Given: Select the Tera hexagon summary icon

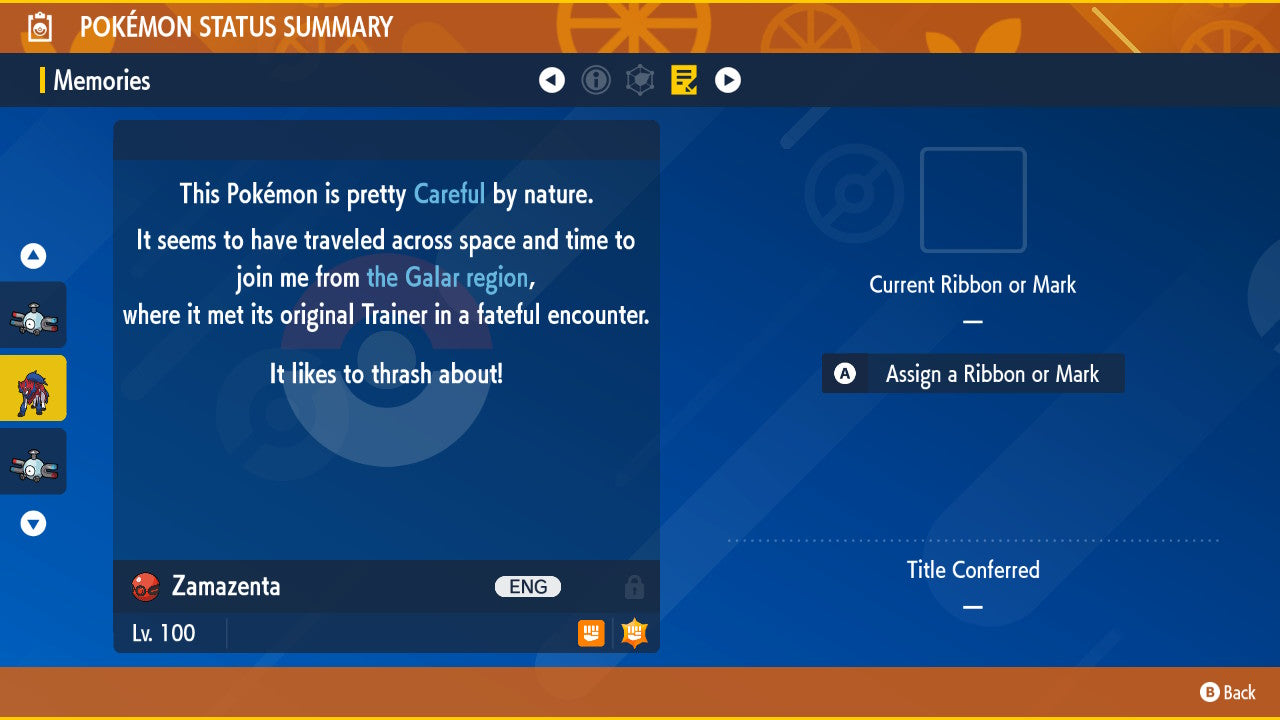Looking at the screenshot, I should [640, 80].
